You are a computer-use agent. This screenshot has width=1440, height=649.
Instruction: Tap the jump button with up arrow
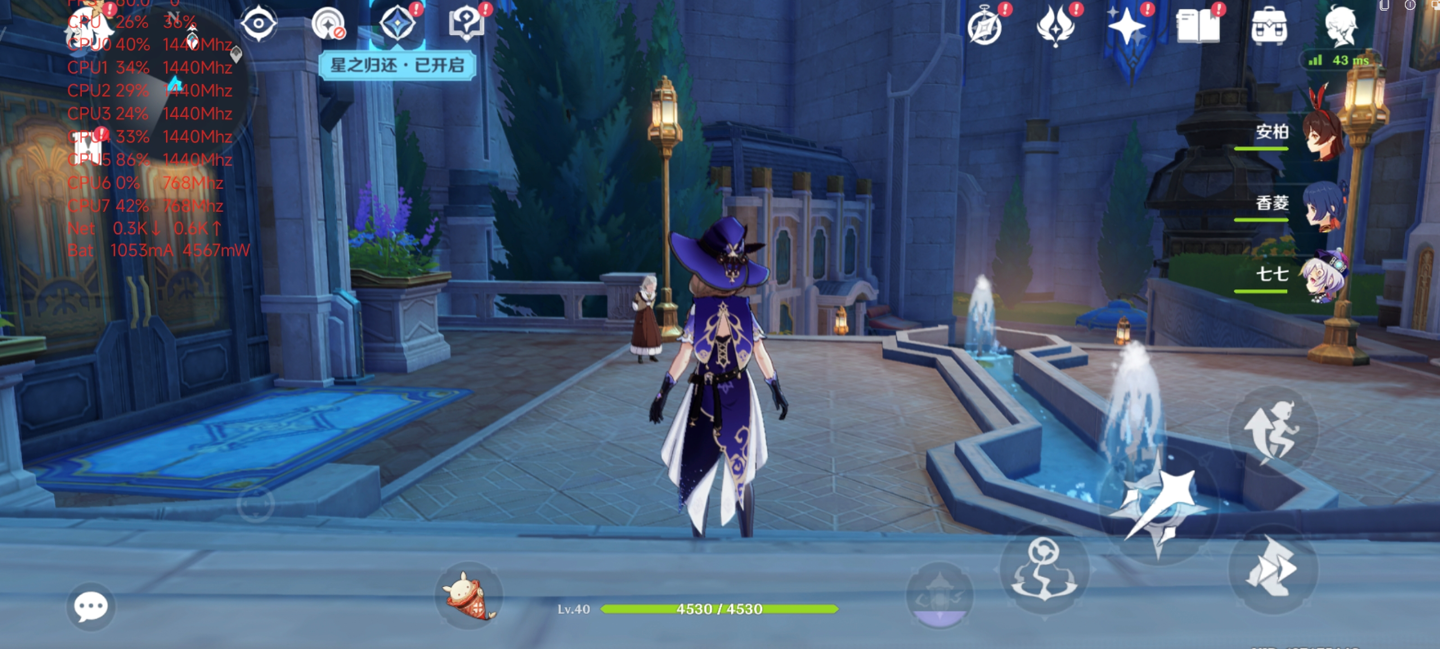1272,431
